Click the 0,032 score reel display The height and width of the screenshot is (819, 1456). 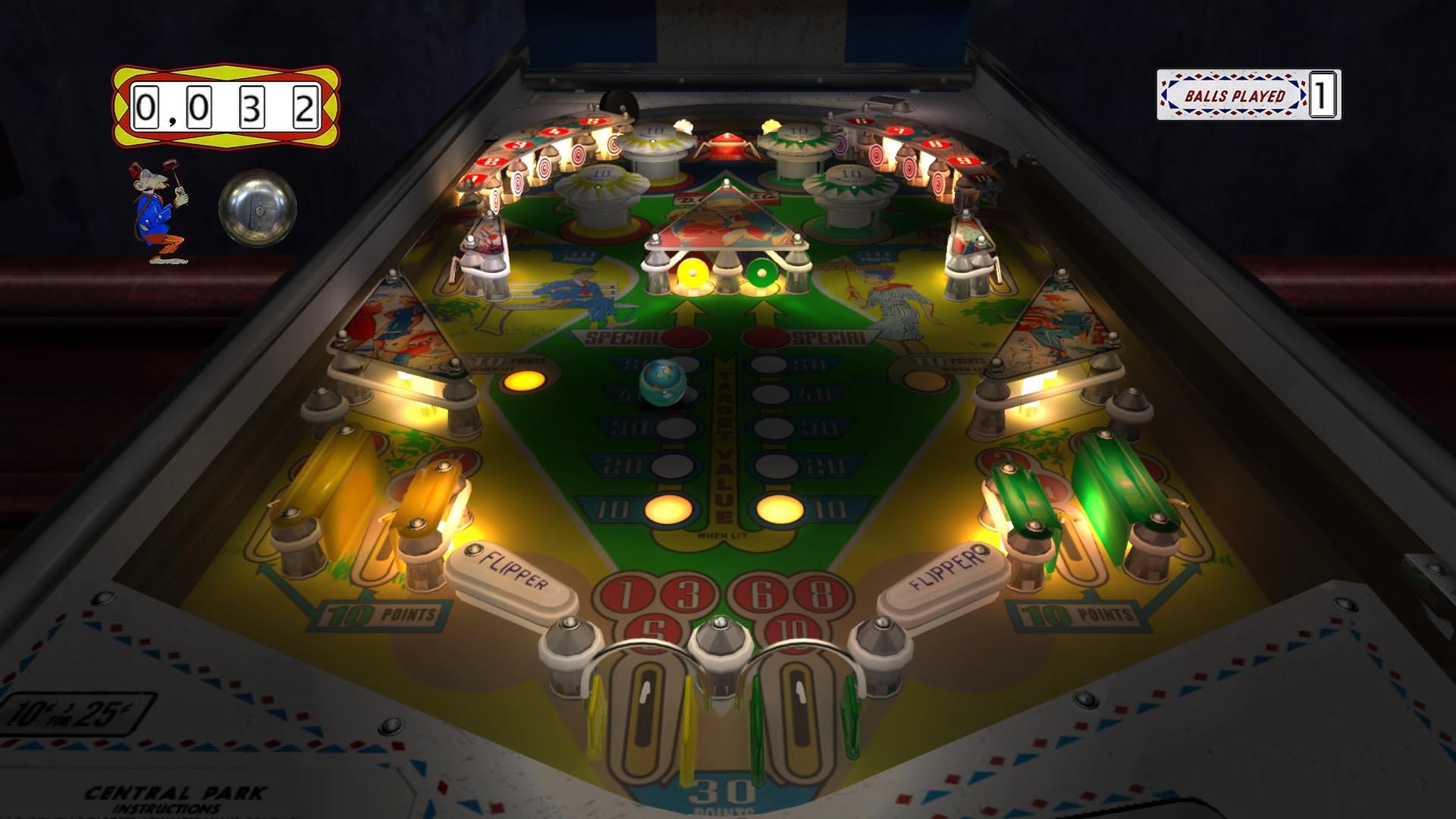point(224,106)
